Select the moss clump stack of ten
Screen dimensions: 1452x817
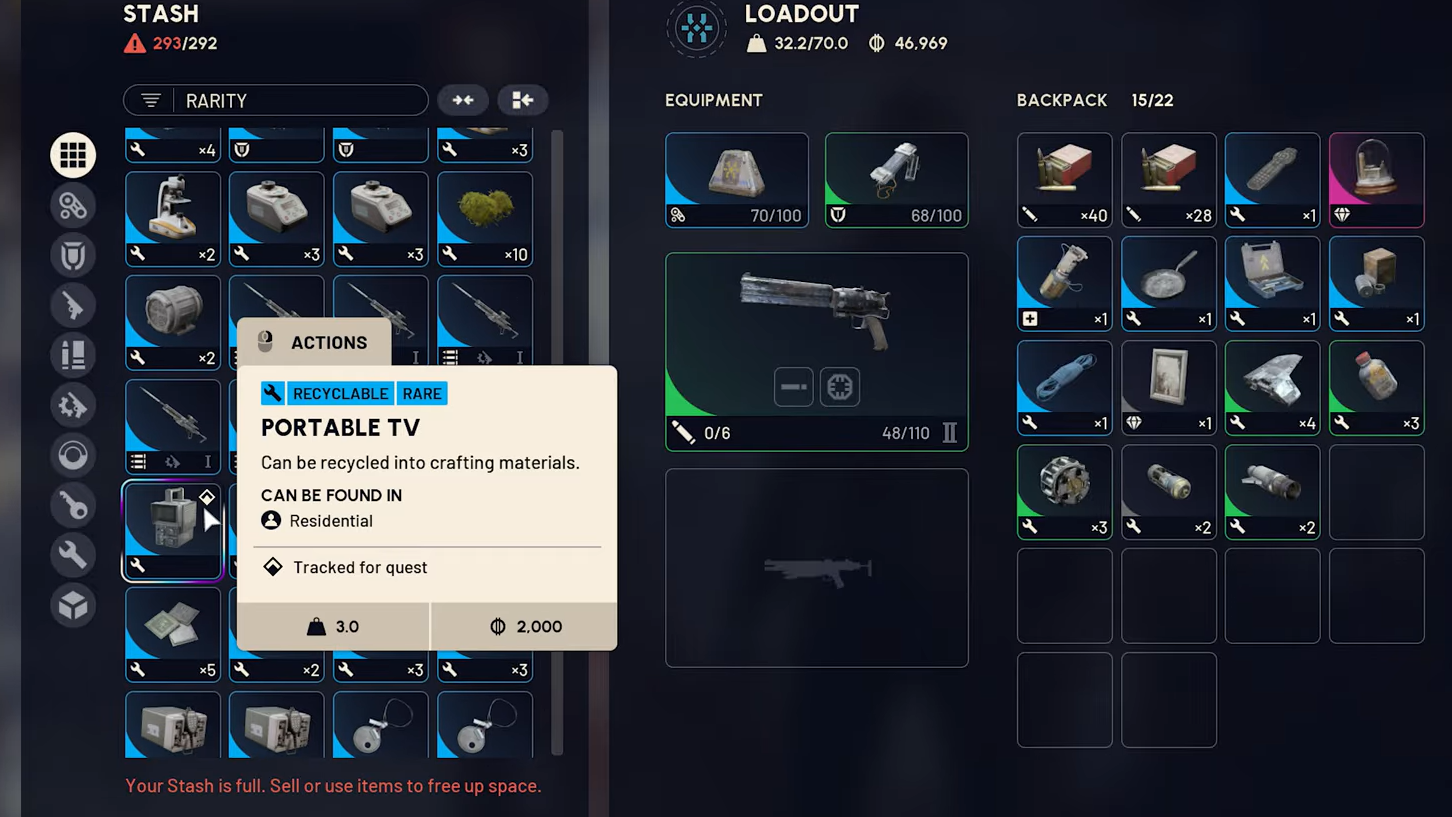484,218
